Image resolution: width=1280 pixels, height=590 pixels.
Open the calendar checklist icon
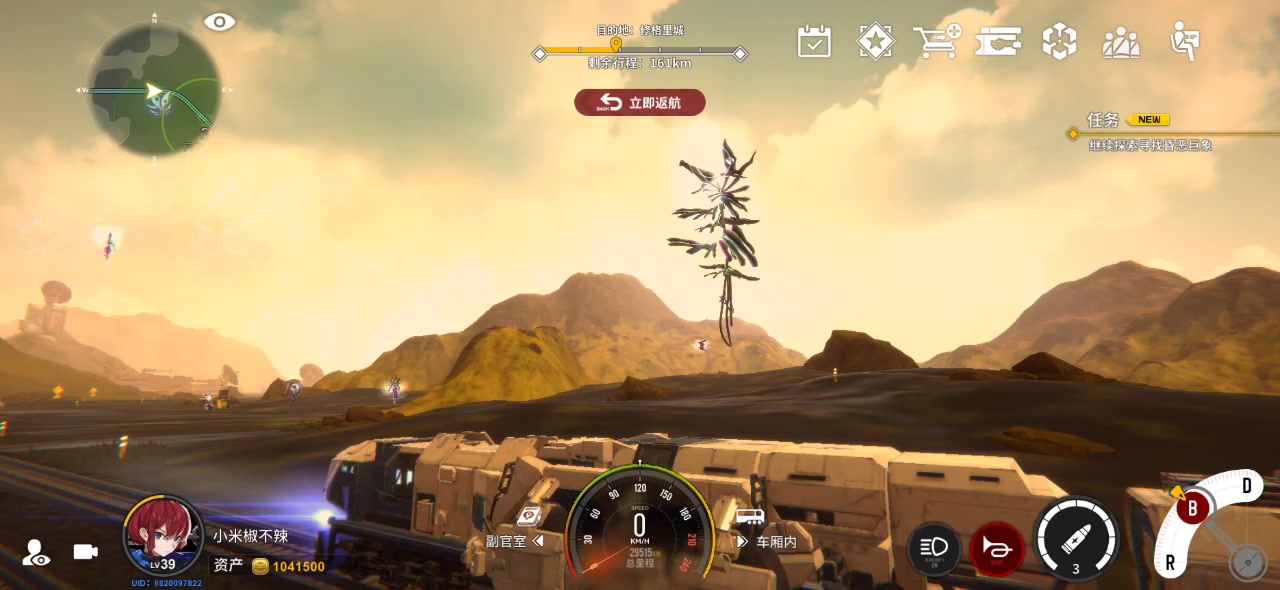coord(814,42)
